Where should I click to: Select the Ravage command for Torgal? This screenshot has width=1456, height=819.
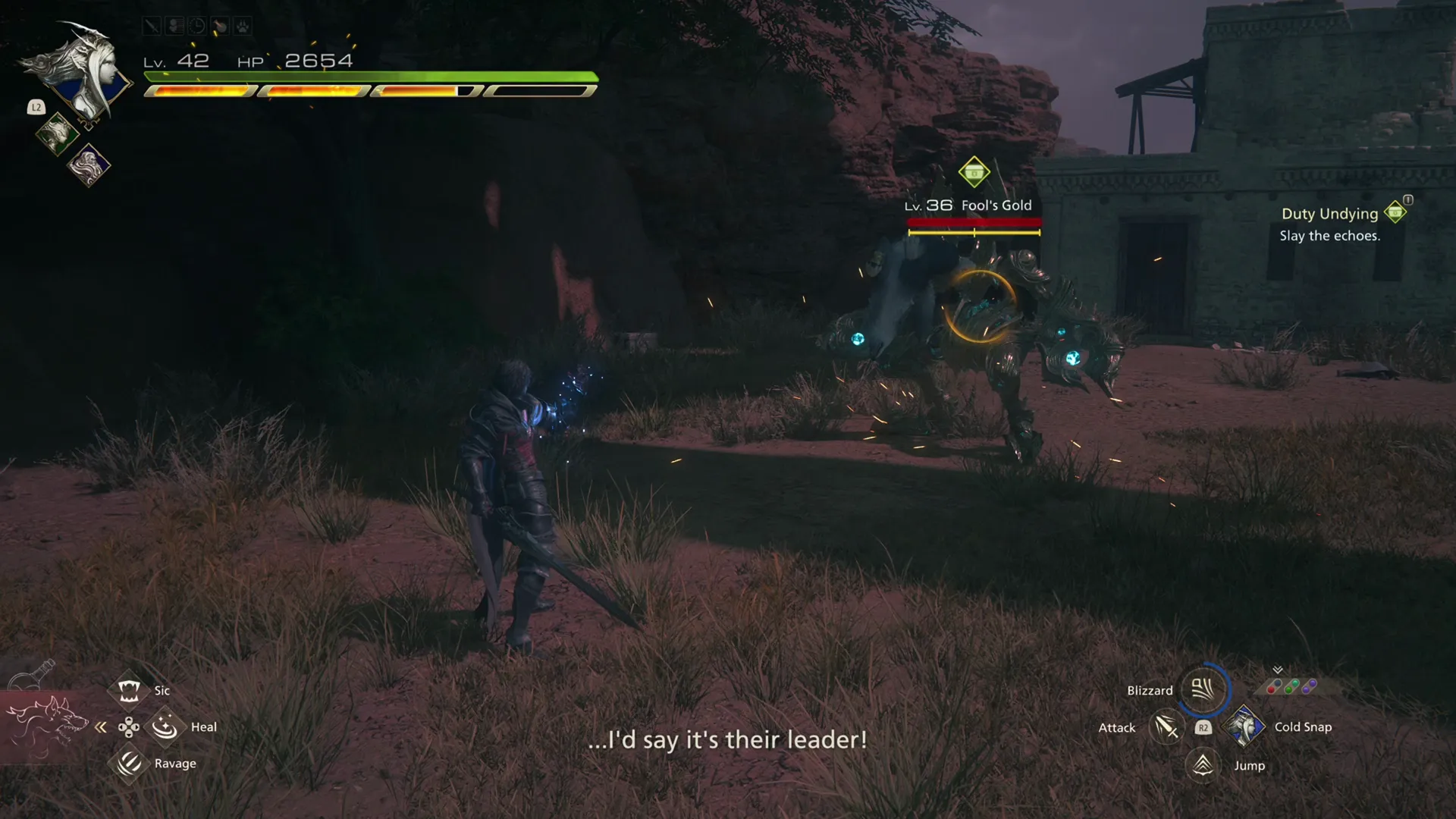pyautogui.click(x=129, y=763)
